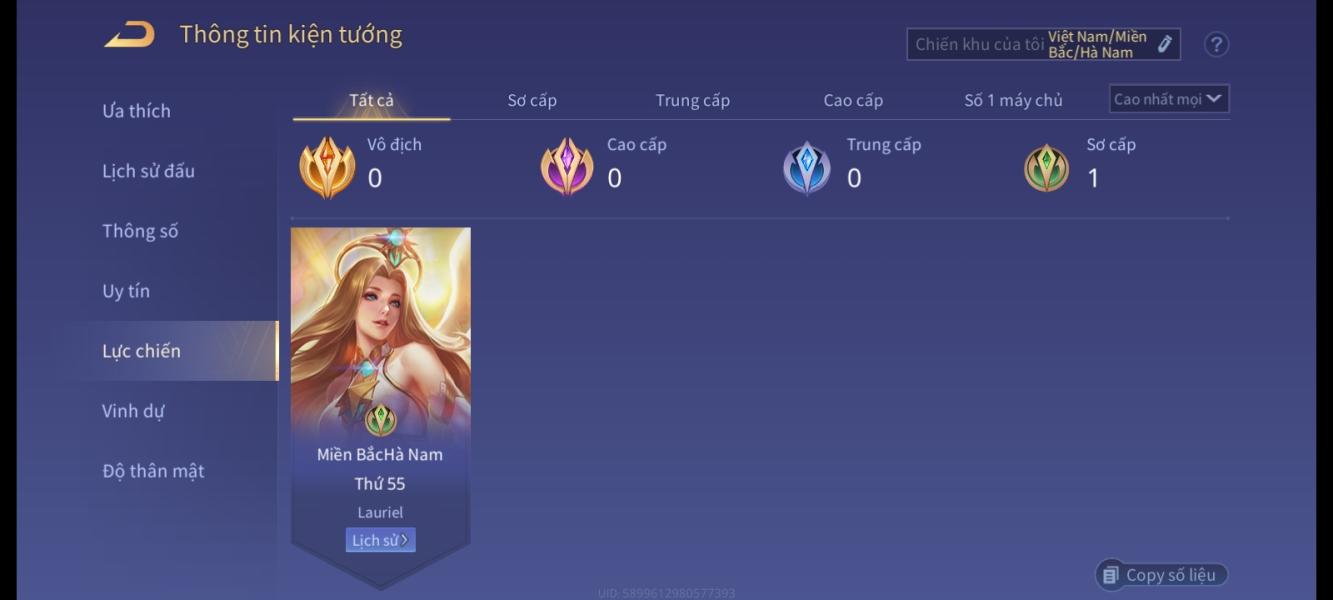This screenshot has width=1333, height=600.
Task: Open Lịch sử đấu match history
Action: [148, 171]
